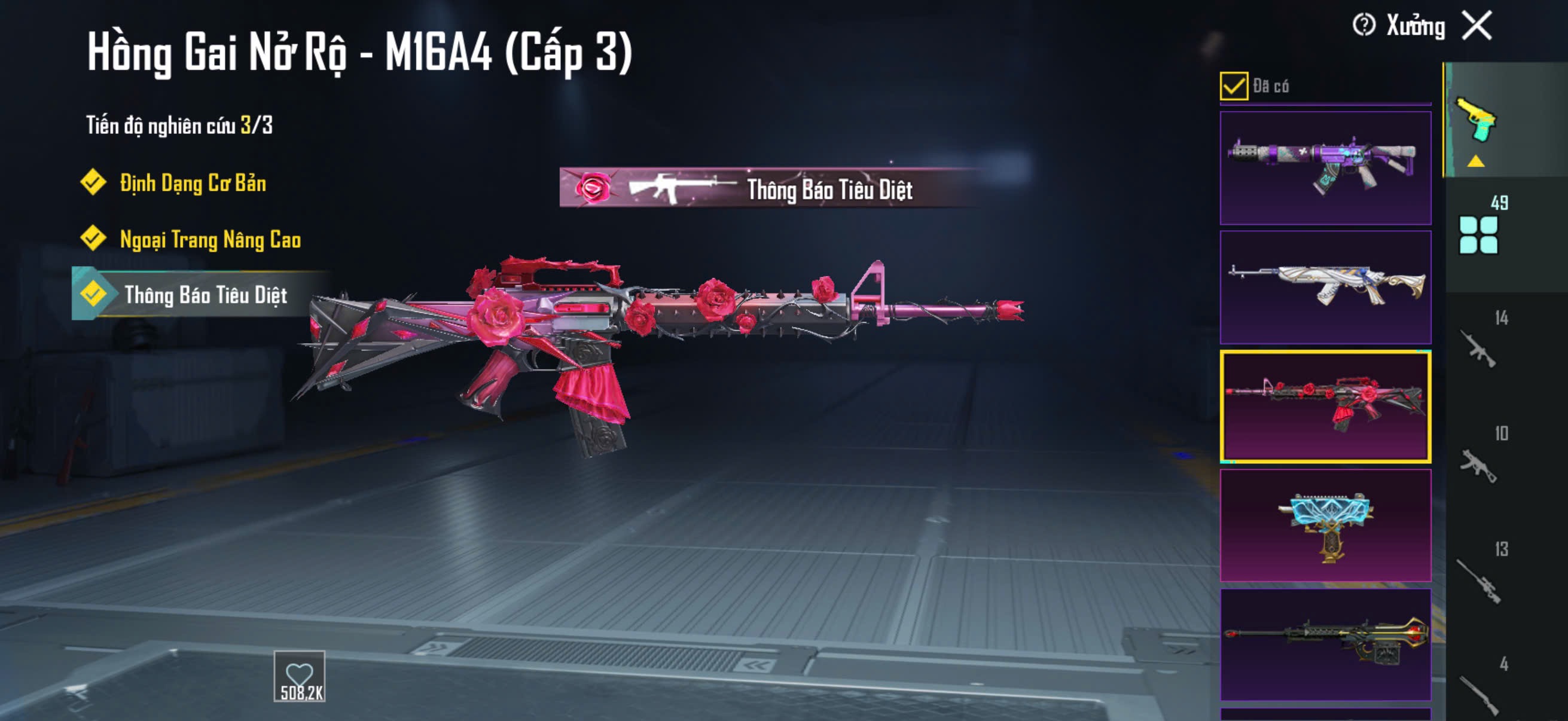Select the "Định Dạng Cơ Bản" level
The width and height of the screenshot is (1568, 721).
click(193, 183)
